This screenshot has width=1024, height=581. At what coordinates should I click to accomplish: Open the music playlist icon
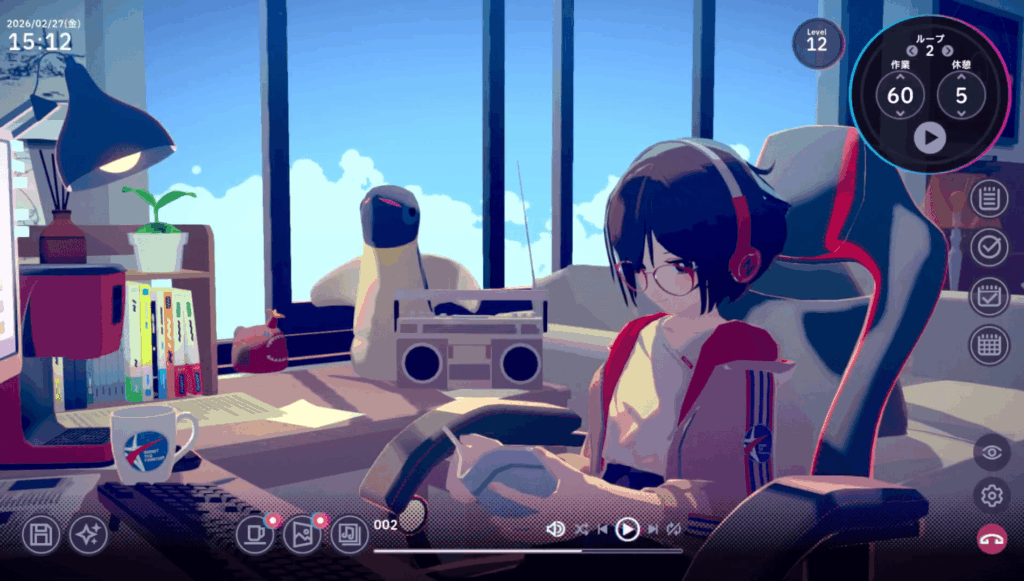pos(349,535)
